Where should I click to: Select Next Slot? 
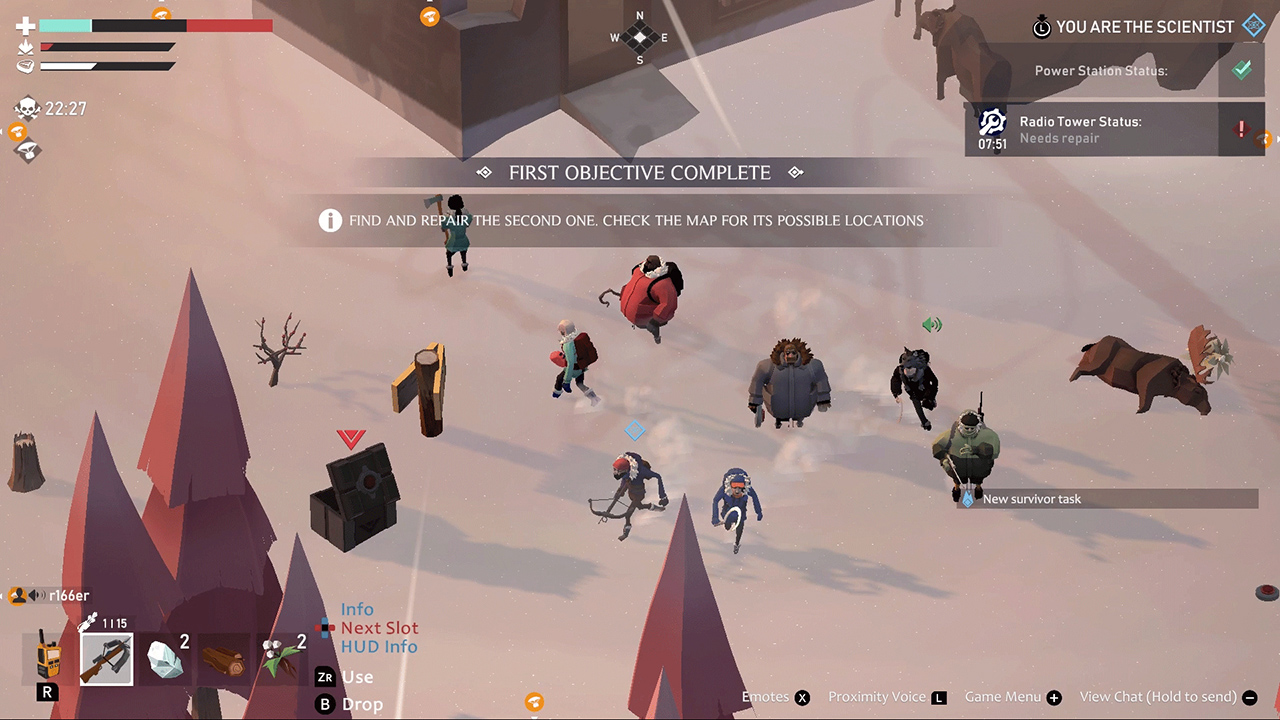pyautogui.click(x=379, y=627)
